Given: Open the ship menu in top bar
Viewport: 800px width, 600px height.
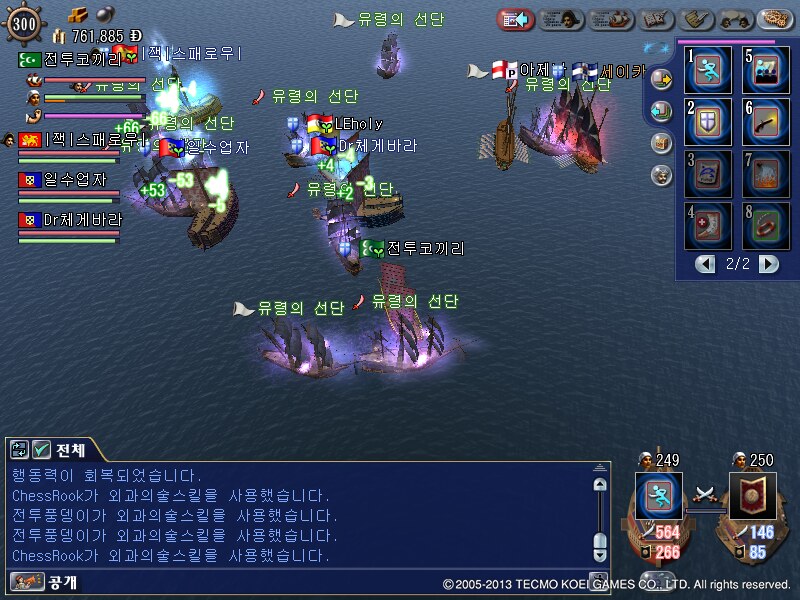Looking at the screenshot, I should point(611,19).
